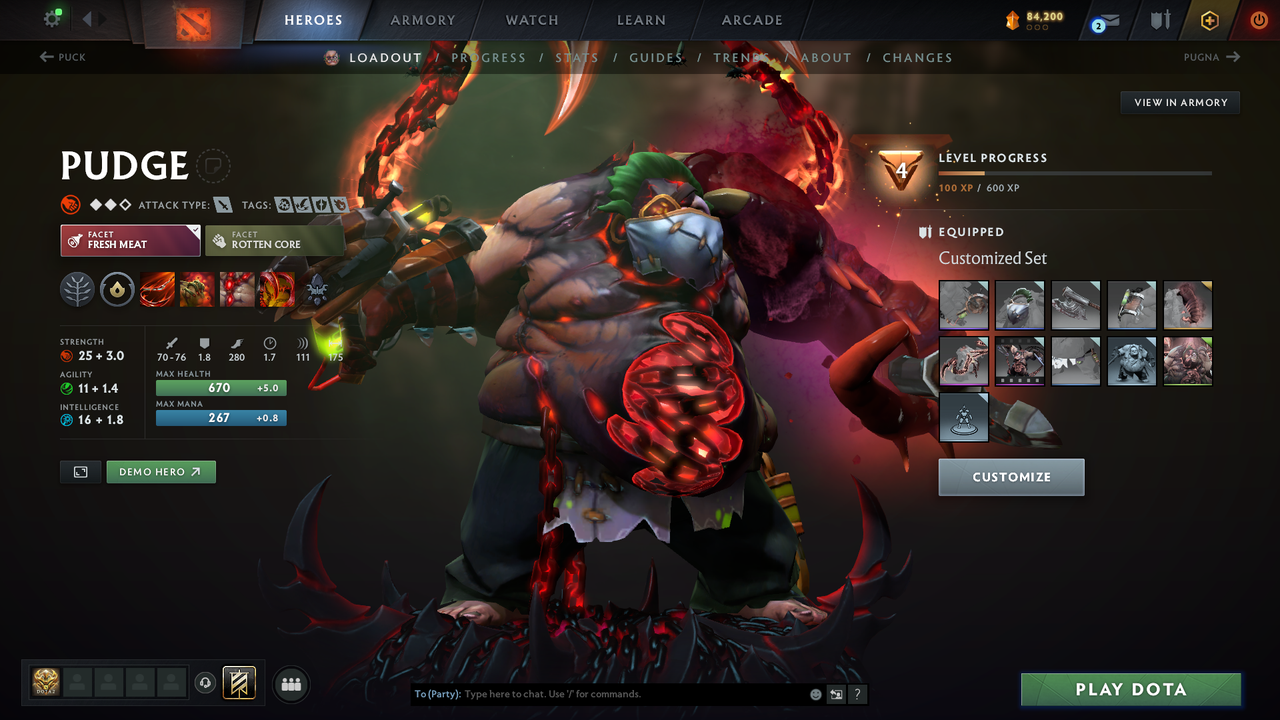Select the Fresh Meat facet
Viewport: 1280px width, 720px height.
pos(130,240)
